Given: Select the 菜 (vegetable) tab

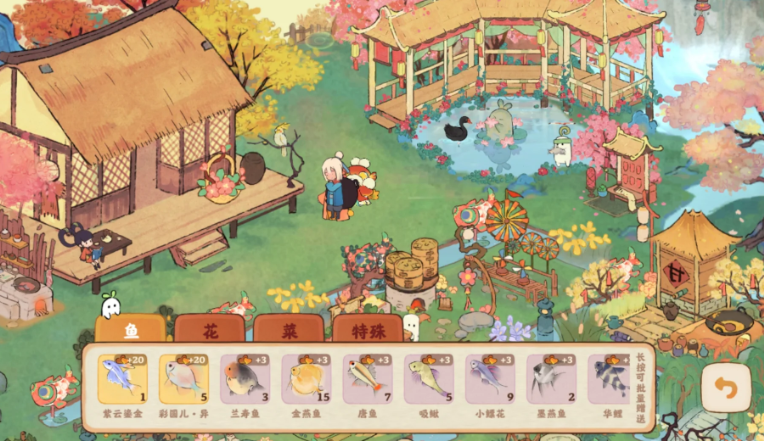Looking at the screenshot, I should 288,329.
